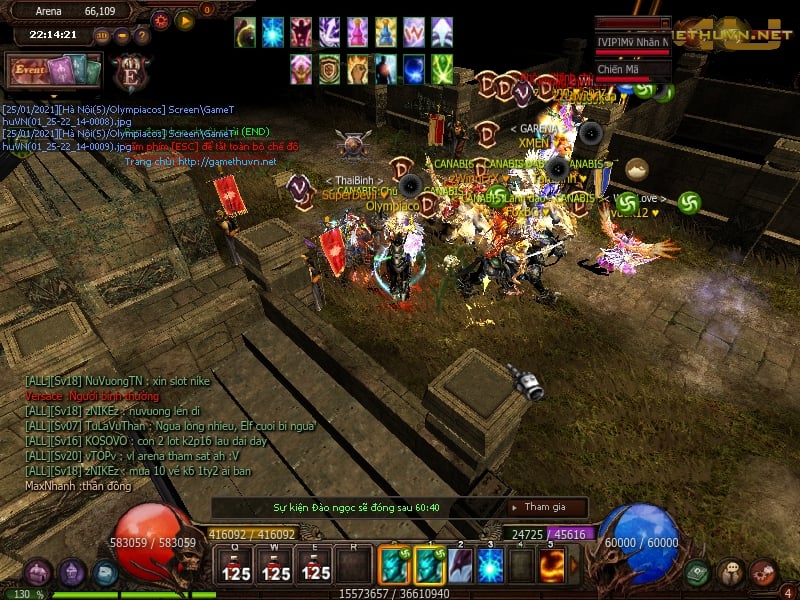Open the red gear settings icon
800x600 pixels.
[x=763, y=573]
